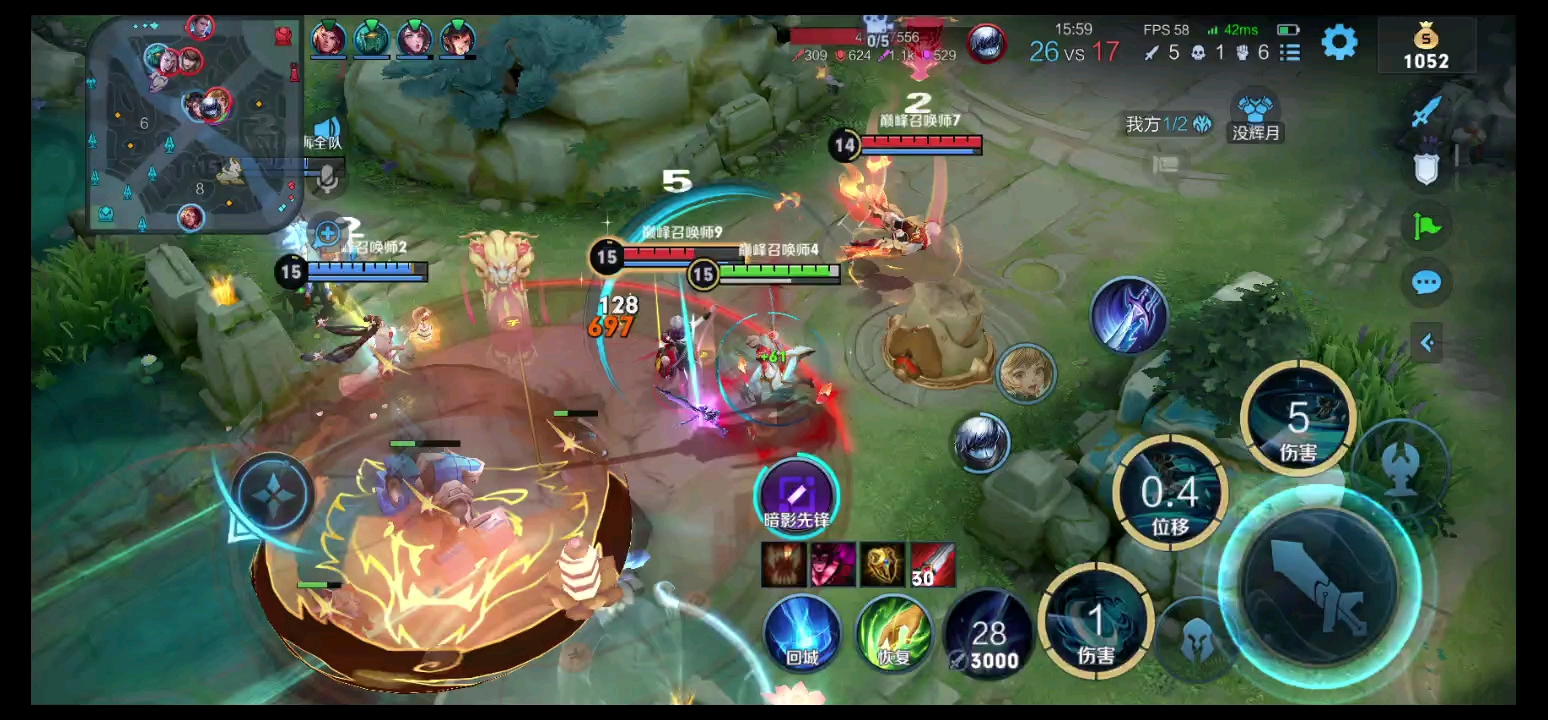This screenshot has width=1548, height=720.
Task: Send the attack sword signal
Action: [x=1427, y=110]
